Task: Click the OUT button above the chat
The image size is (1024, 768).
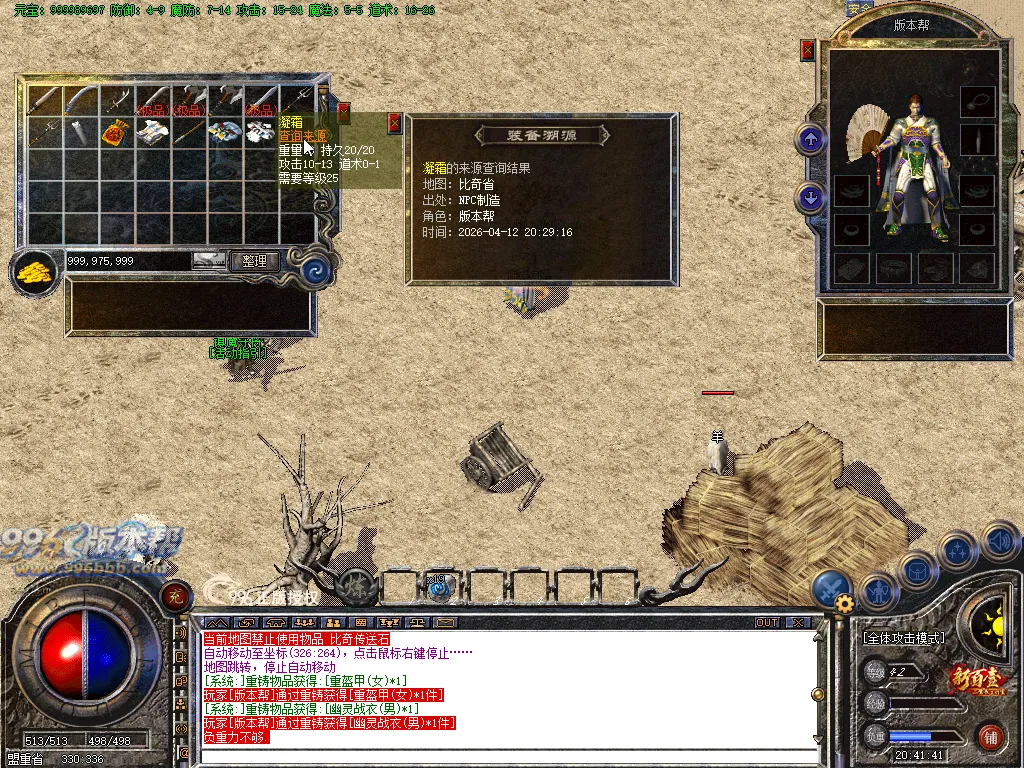Action: [767, 622]
